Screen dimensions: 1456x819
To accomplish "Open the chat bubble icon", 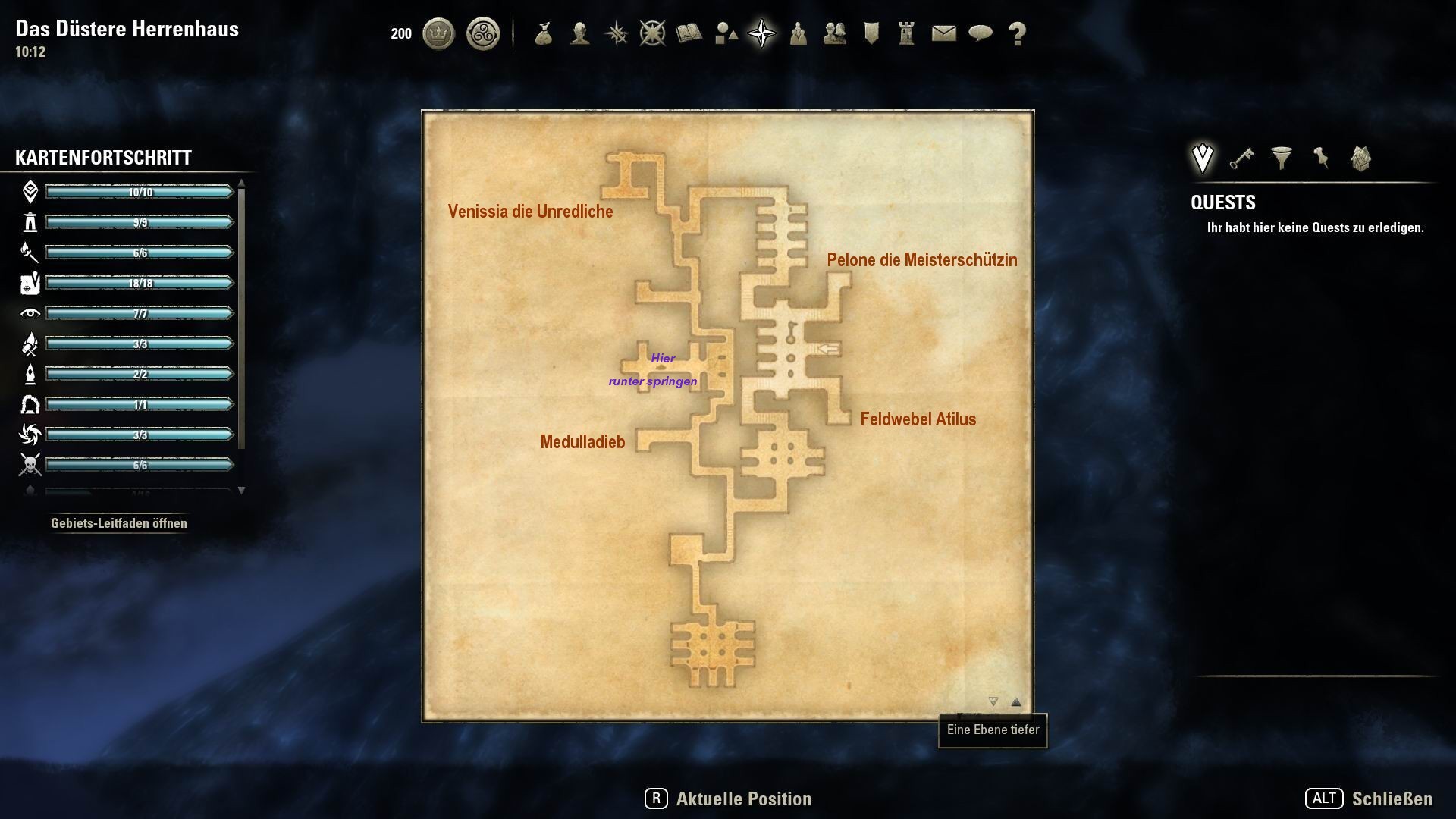I will pyautogui.click(x=980, y=33).
